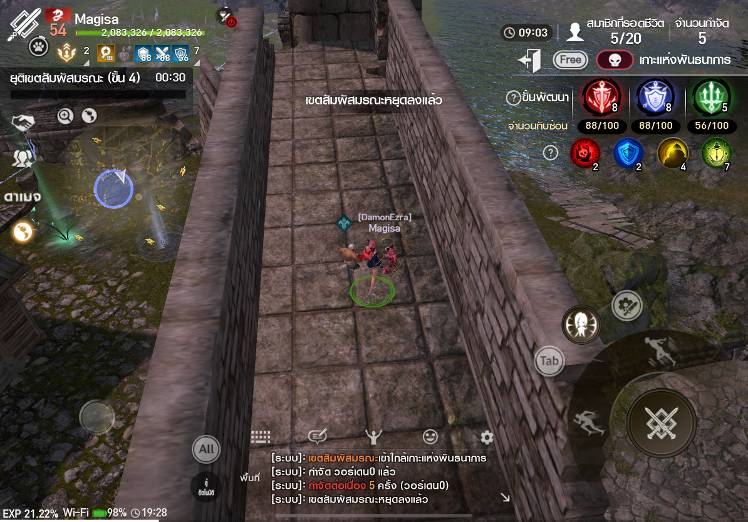The height and width of the screenshot is (522, 748).
Task: Switch chat filter to All
Action: click(x=206, y=450)
